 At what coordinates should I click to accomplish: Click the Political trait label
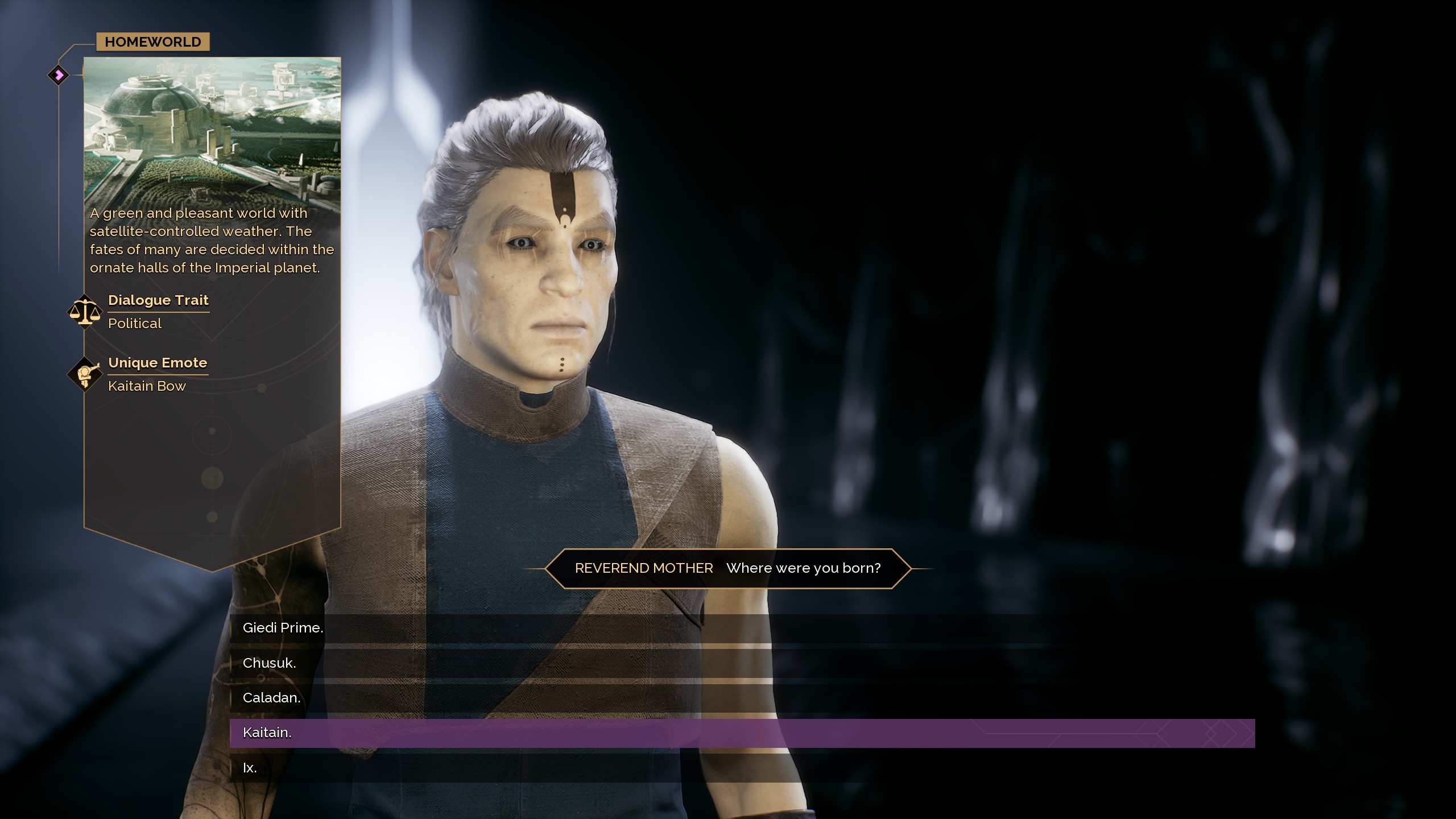pyautogui.click(x=134, y=323)
